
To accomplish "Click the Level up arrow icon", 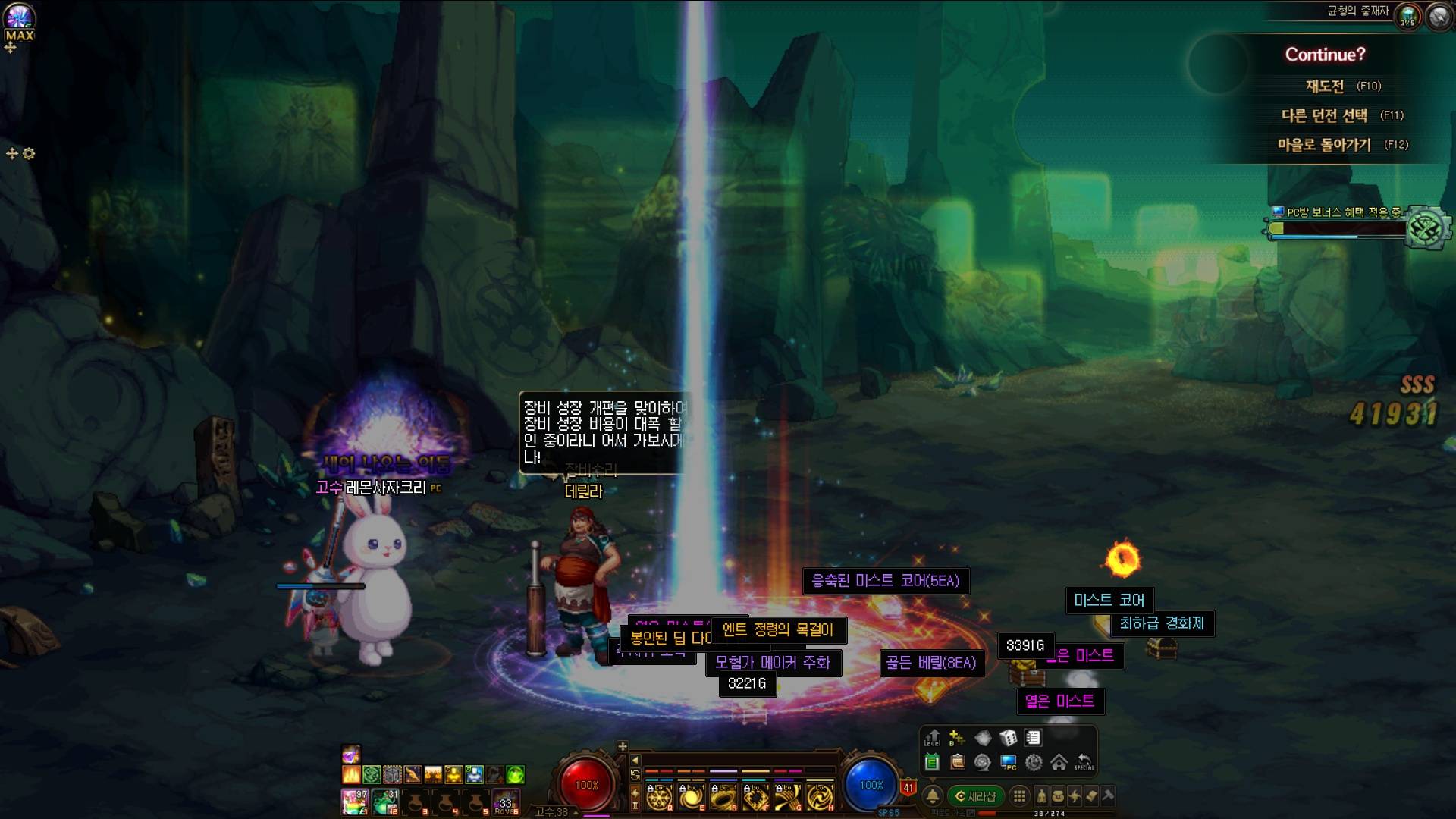I will tap(933, 737).
